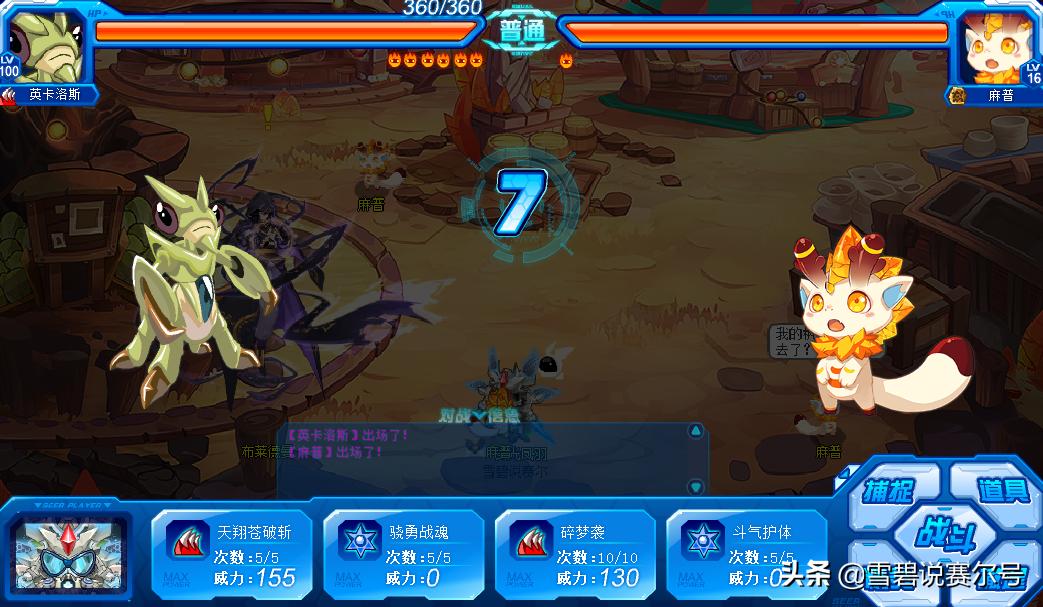Click the Seer player avatar portrait
Image resolution: width=1043 pixels, height=607 pixels.
click(x=69, y=553)
